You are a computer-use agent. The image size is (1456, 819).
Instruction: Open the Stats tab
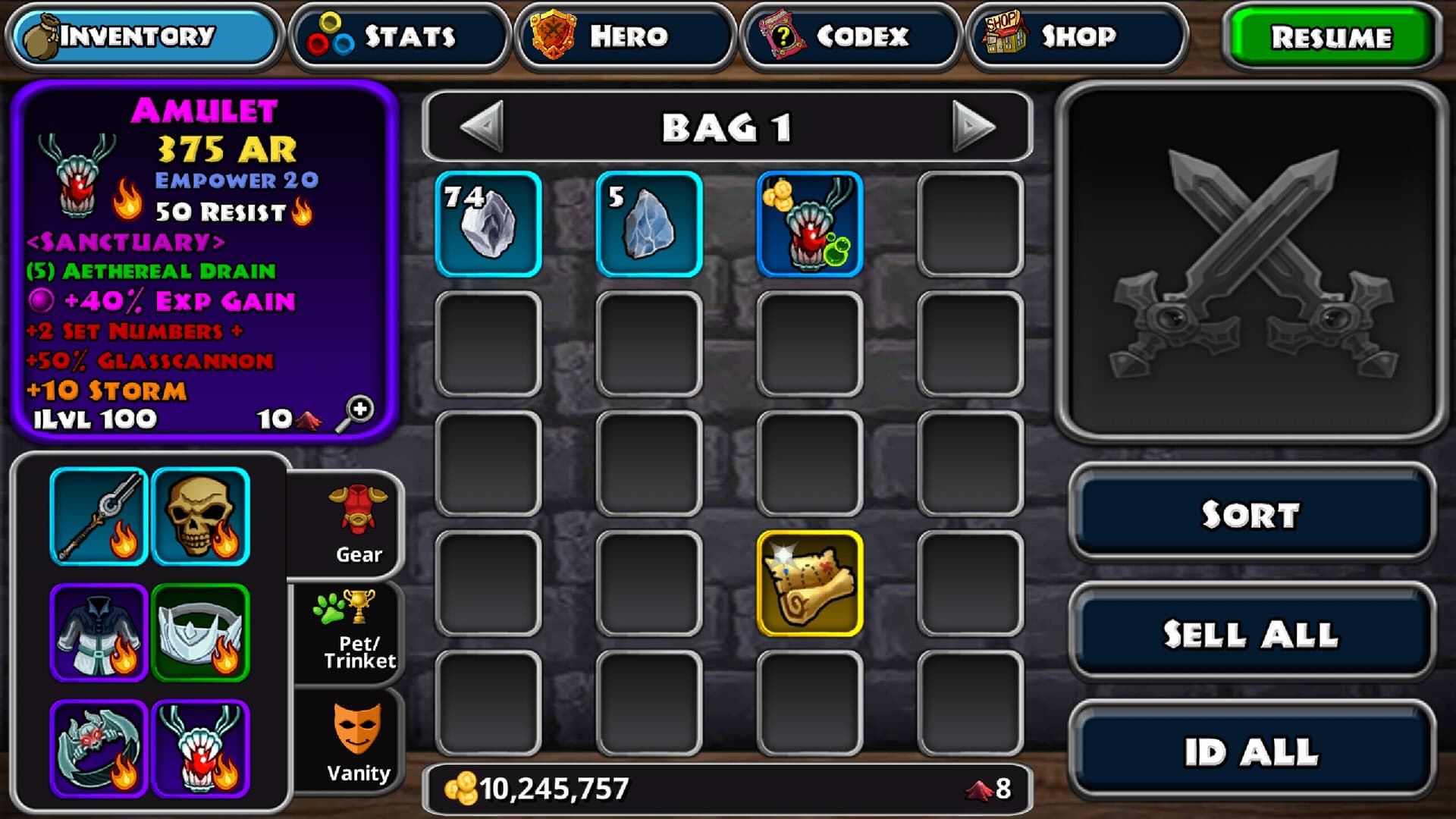click(x=399, y=36)
